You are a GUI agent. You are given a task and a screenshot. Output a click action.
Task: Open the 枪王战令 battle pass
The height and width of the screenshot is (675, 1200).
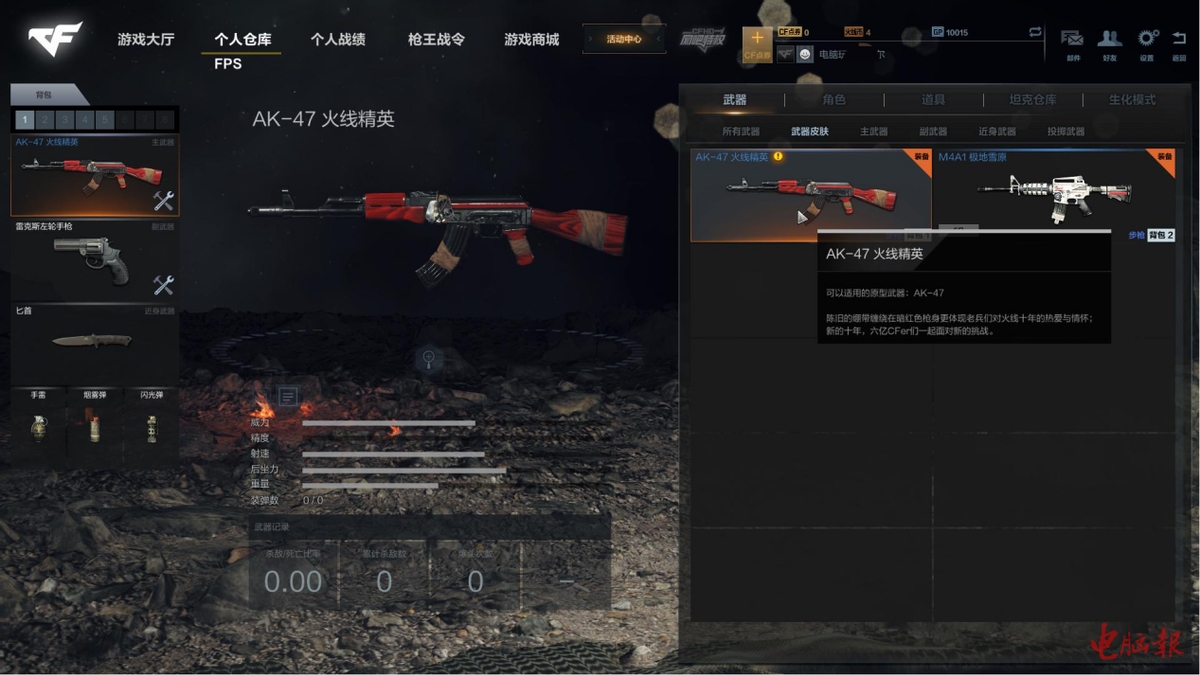(436, 40)
